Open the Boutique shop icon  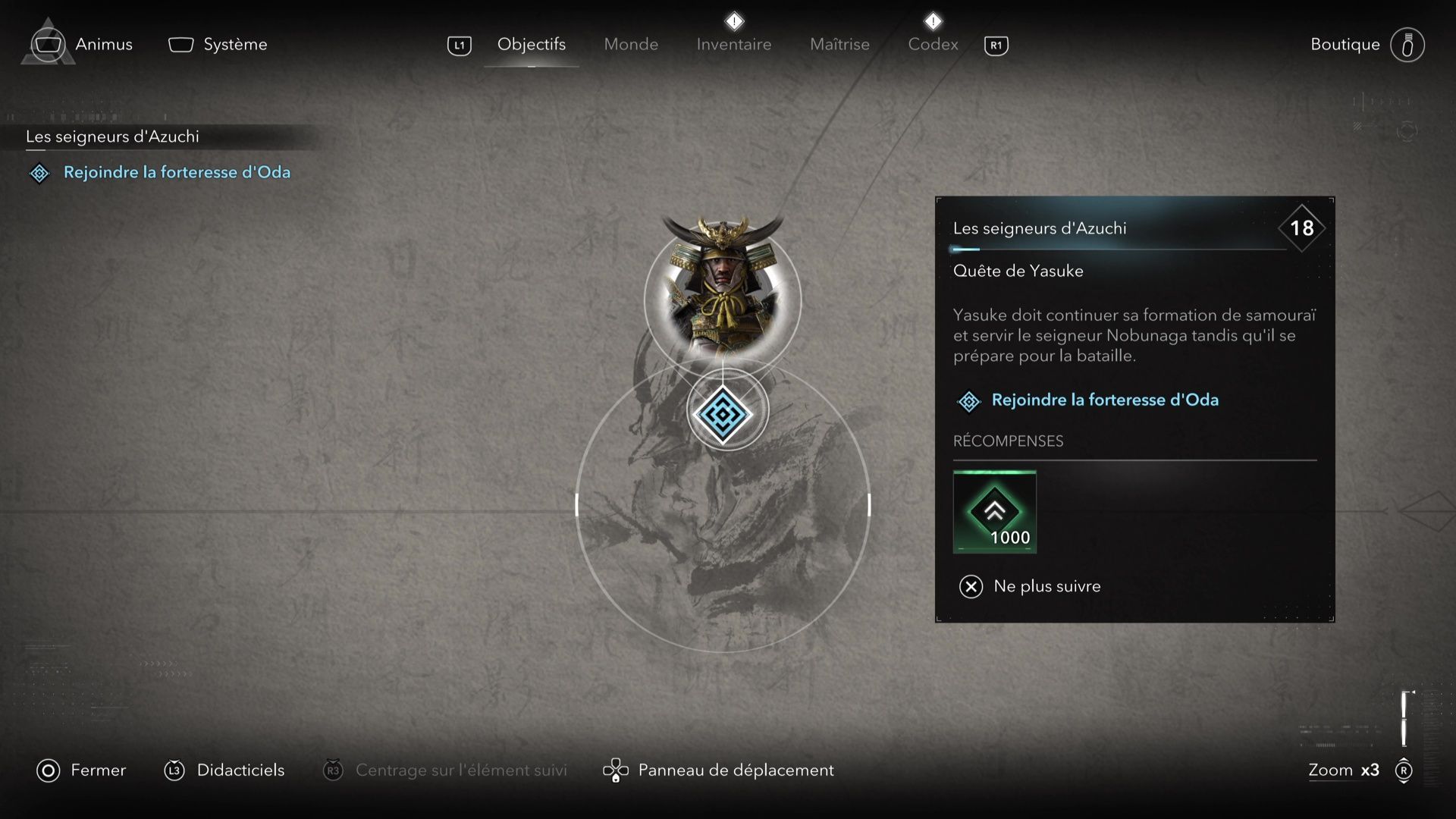click(1408, 44)
